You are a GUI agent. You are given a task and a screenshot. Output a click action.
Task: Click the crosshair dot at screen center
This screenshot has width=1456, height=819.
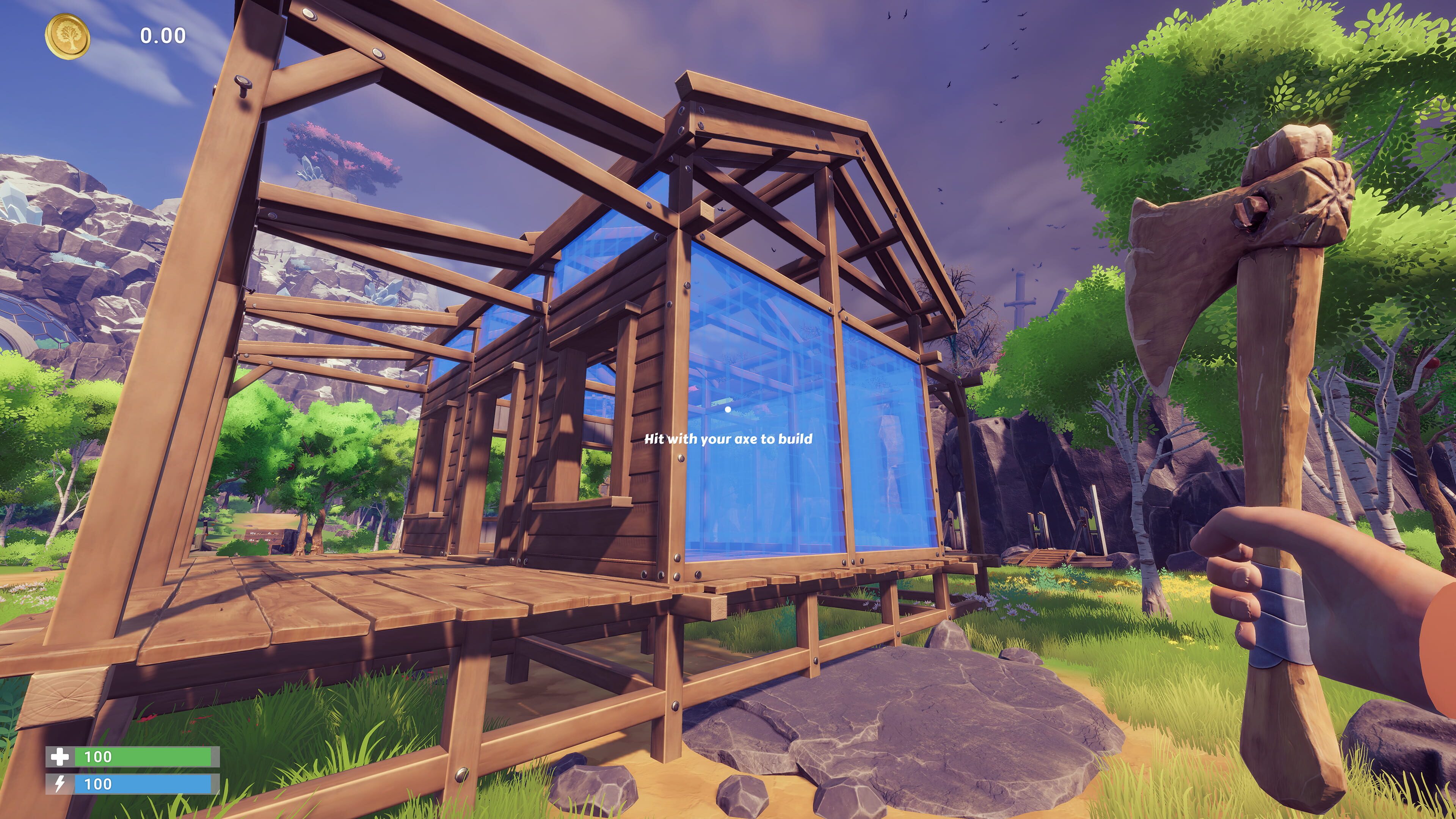[728, 409]
